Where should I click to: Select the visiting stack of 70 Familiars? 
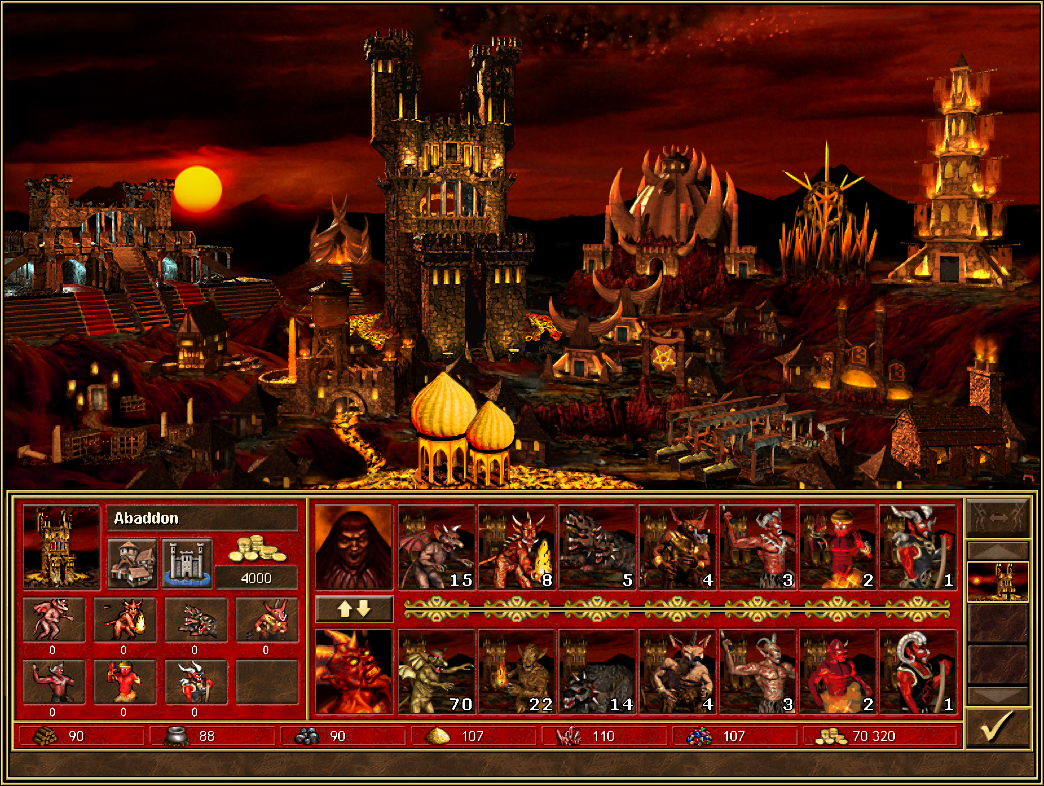[x=437, y=672]
